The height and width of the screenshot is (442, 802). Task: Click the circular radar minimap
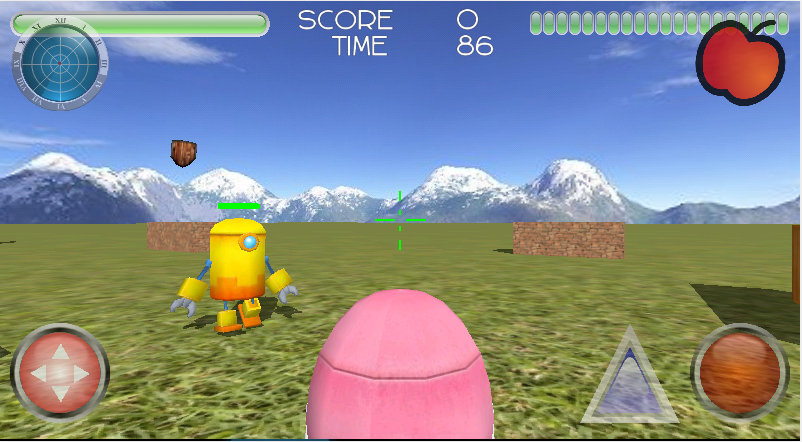(58, 64)
